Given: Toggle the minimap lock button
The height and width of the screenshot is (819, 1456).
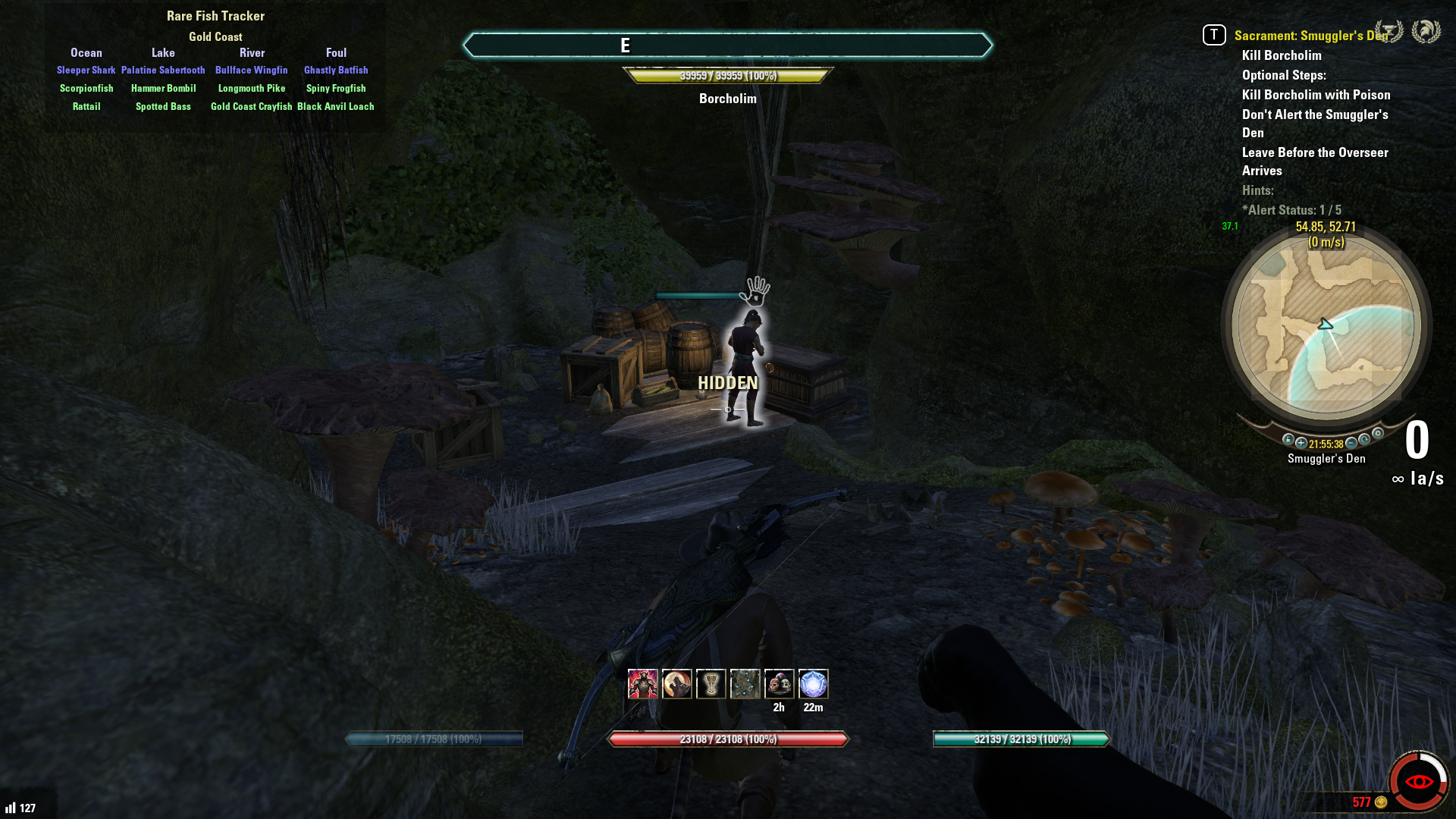Looking at the screenshot, I should point(1288,440).
